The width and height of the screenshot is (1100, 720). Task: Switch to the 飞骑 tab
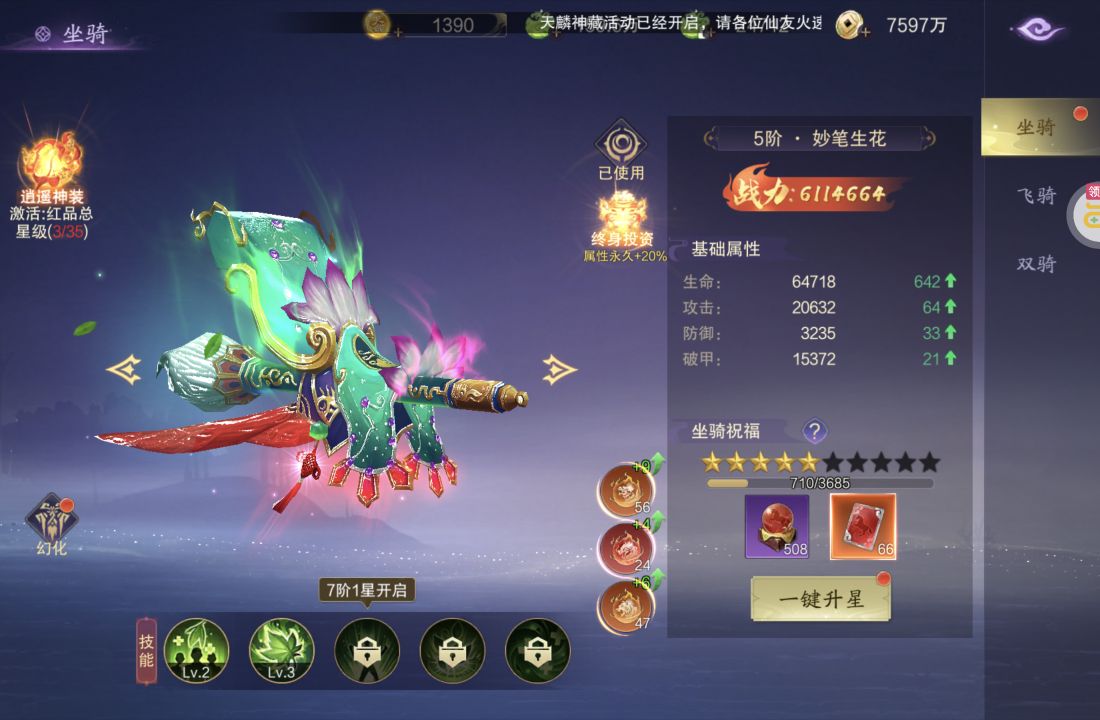pos(1036,196)
